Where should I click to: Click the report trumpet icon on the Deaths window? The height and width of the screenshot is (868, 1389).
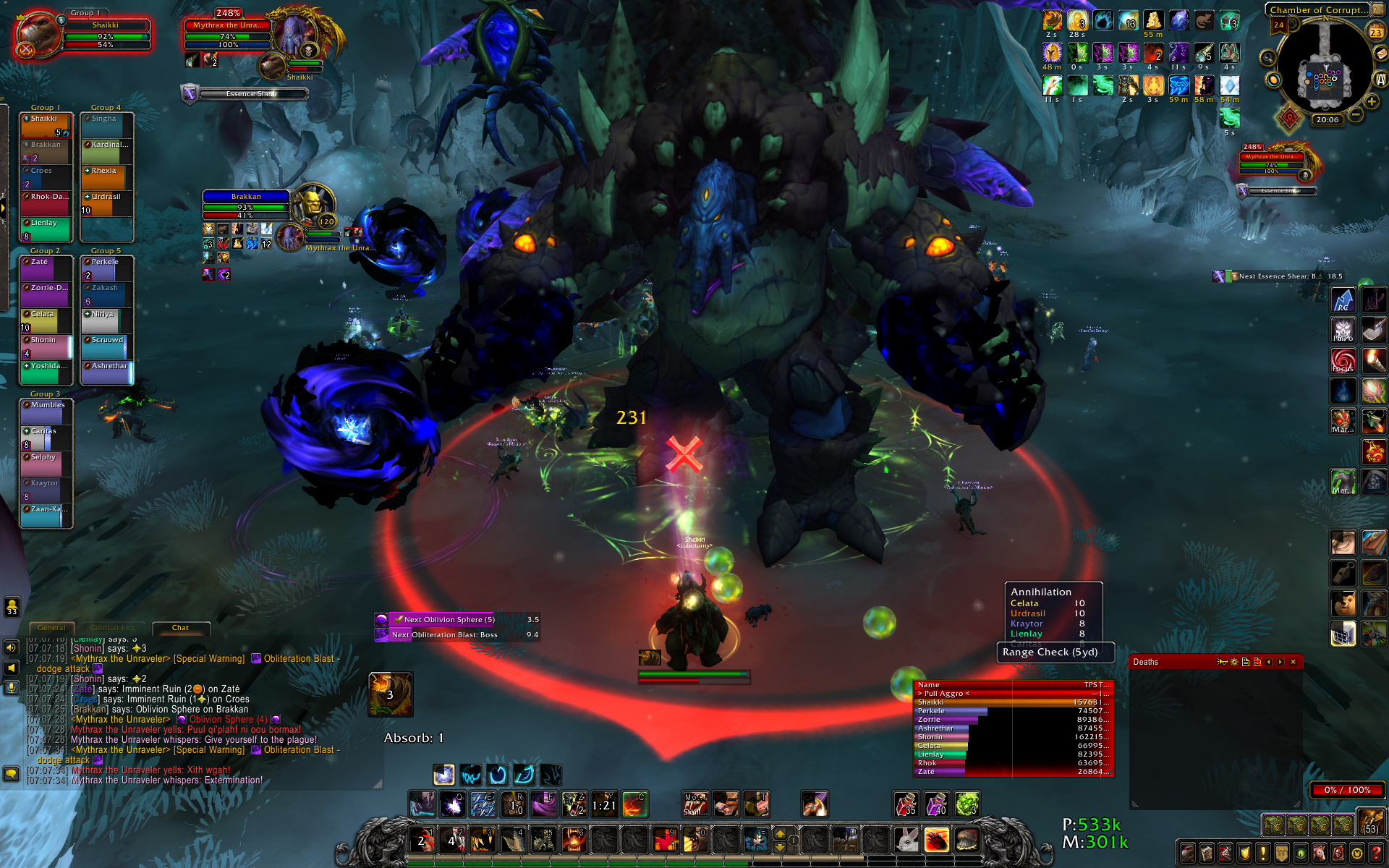point(1223,662)
